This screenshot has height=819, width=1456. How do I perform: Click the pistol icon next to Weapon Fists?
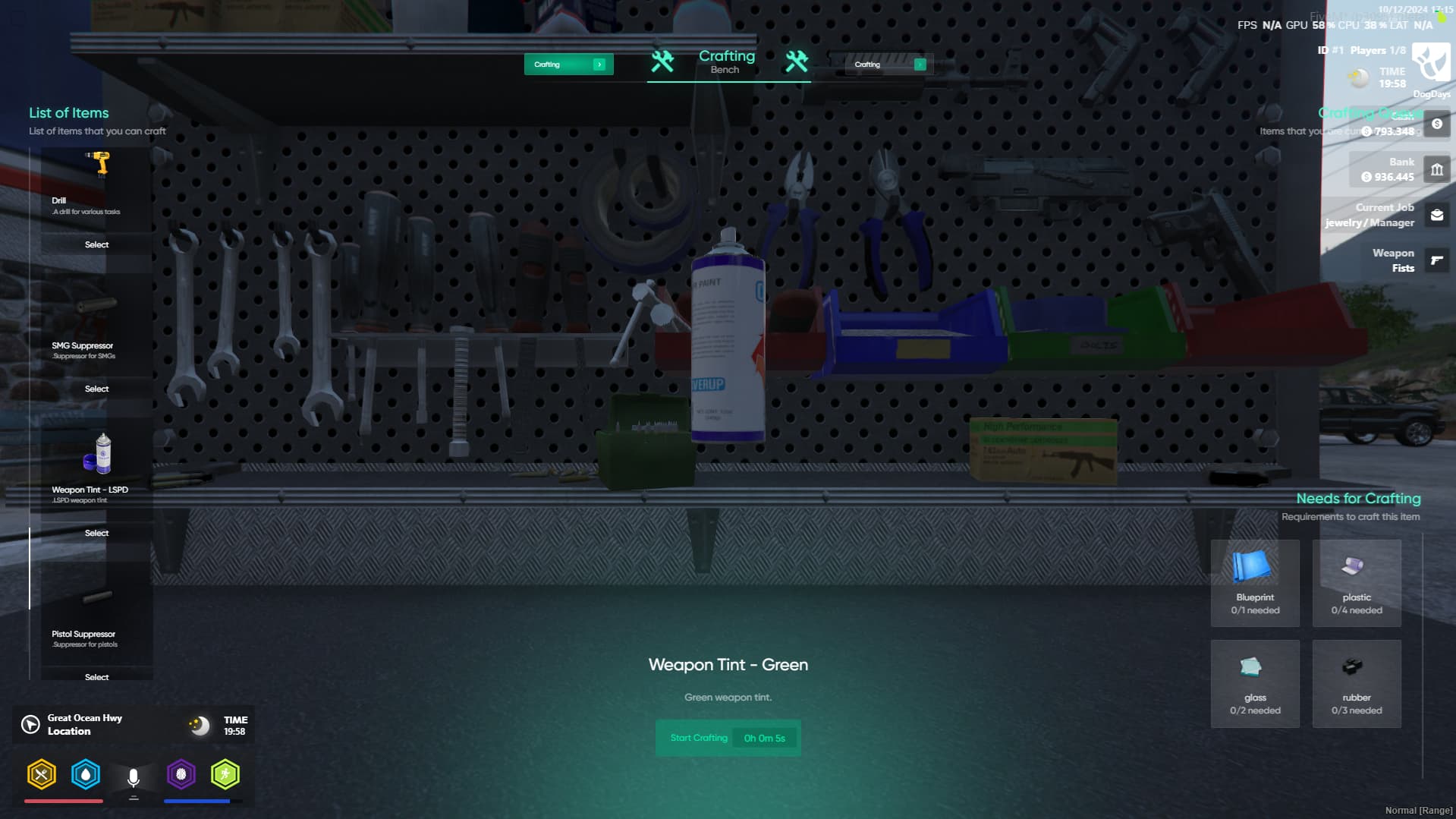[x=1436, y=260]
